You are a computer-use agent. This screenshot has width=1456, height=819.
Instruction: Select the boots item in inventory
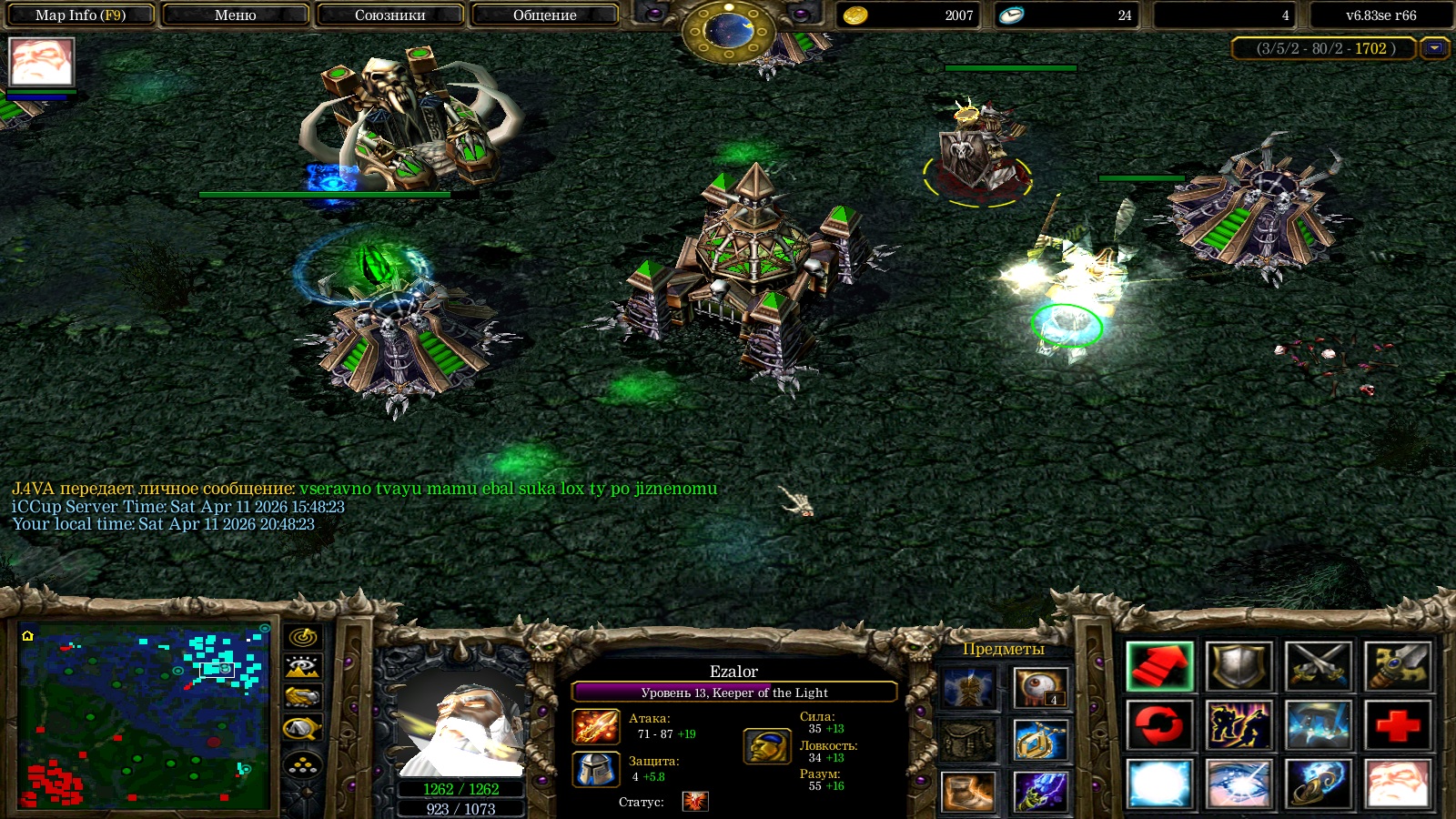click(967, 791)
